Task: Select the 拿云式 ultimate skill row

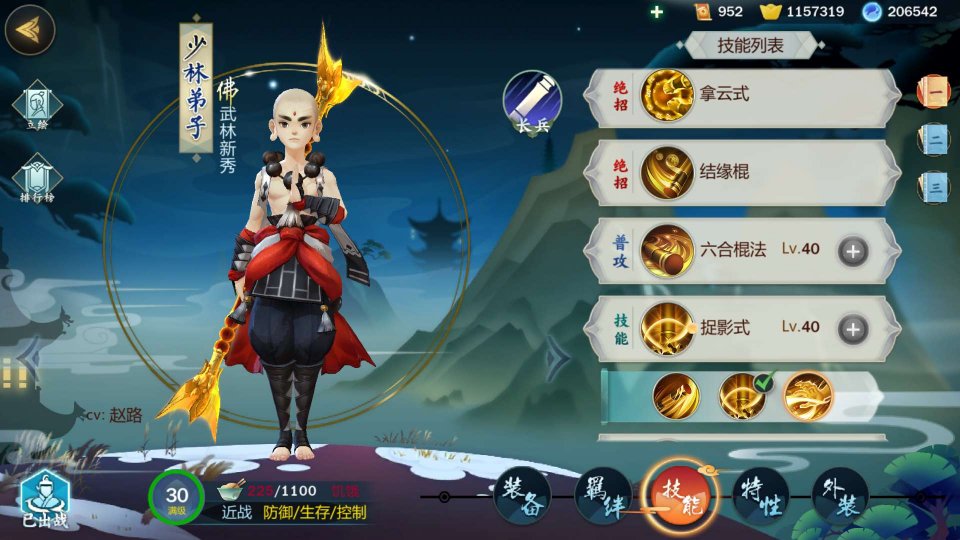Action: point(740,96)
